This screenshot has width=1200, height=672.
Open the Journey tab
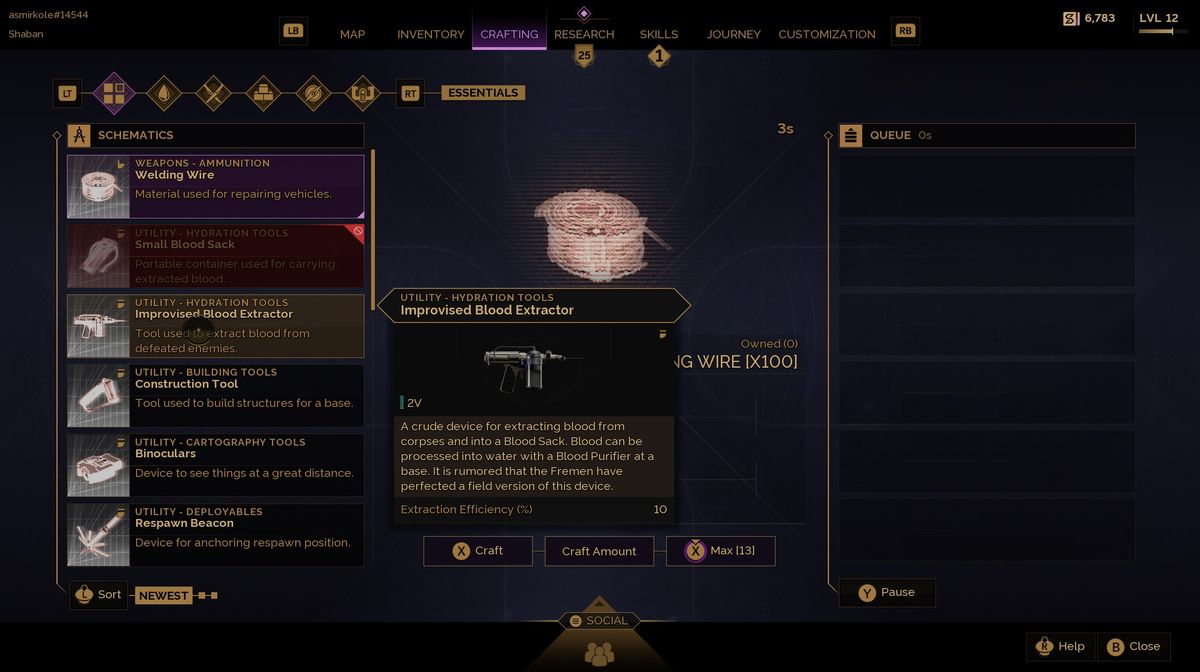click(x=733, y=34)
